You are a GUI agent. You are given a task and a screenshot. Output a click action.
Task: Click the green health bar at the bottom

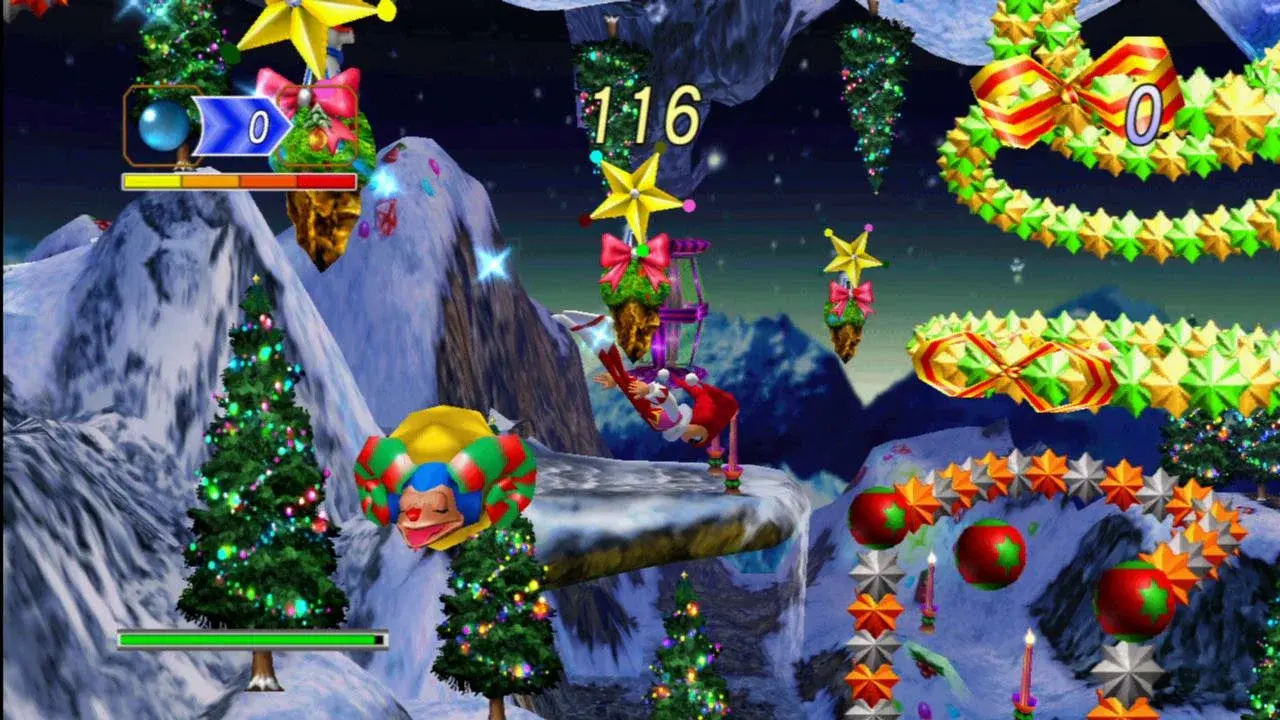coord(250,637)
